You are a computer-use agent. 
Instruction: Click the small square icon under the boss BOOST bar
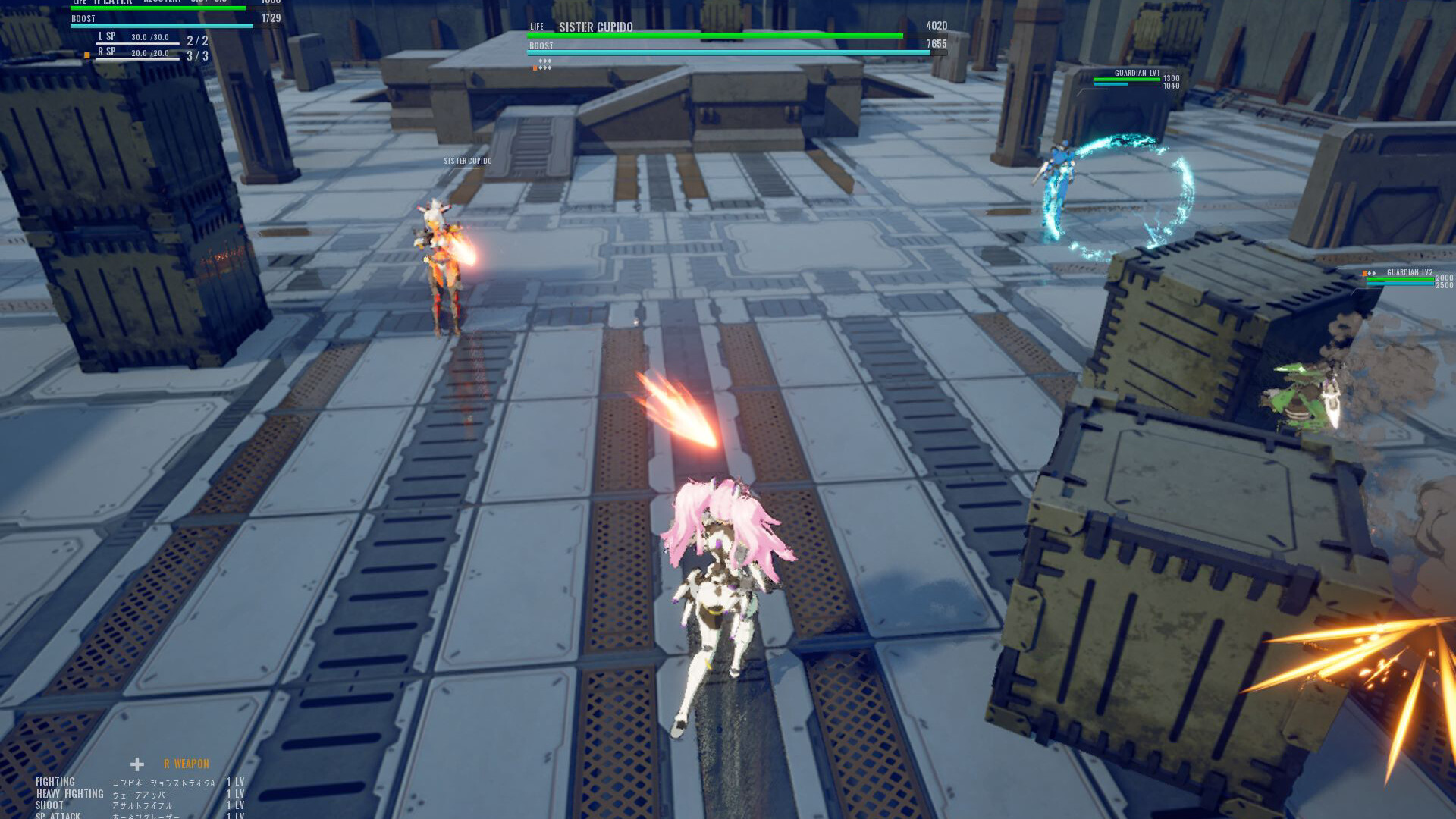535,66
